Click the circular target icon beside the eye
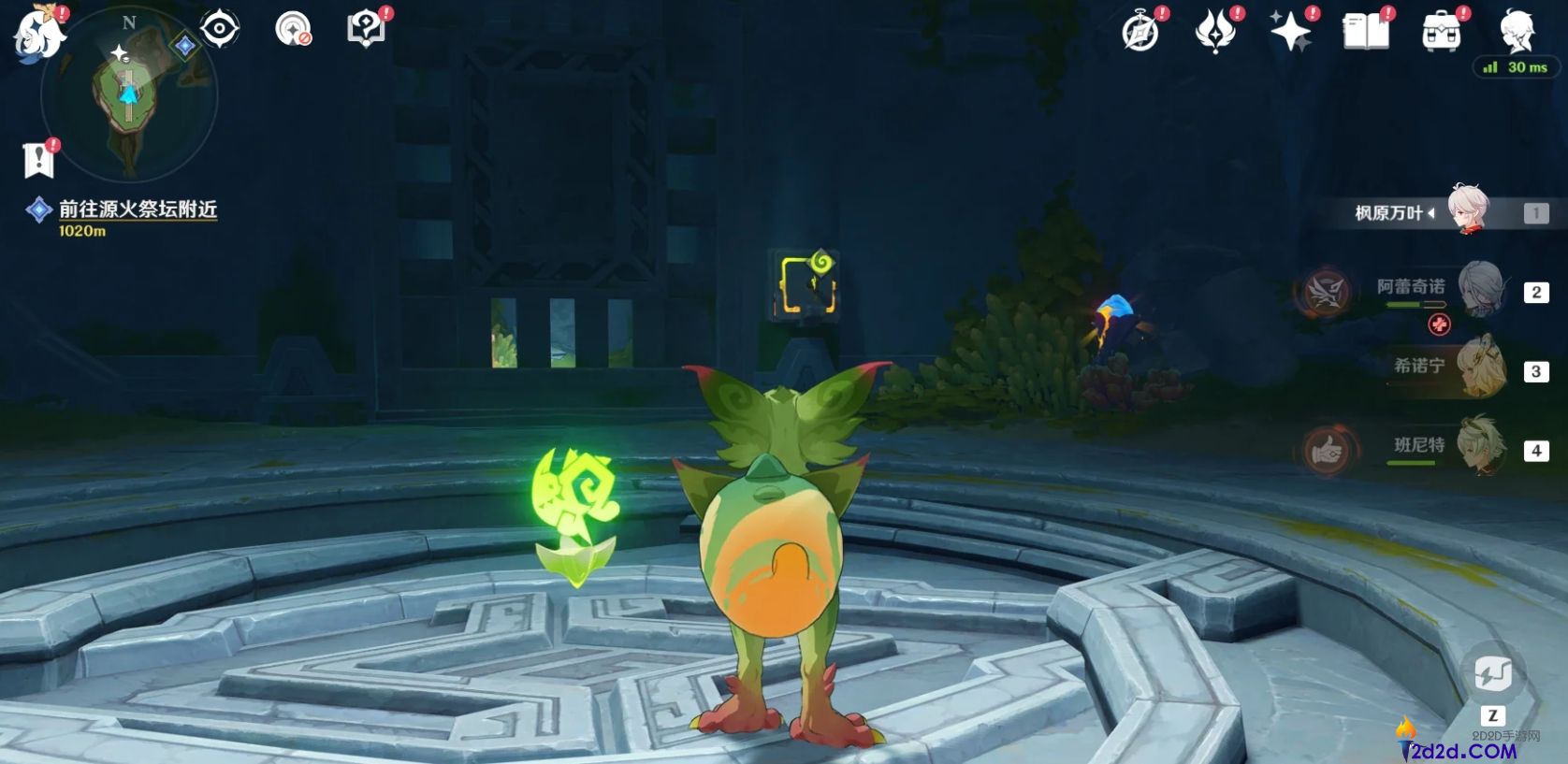 [293, 29]
